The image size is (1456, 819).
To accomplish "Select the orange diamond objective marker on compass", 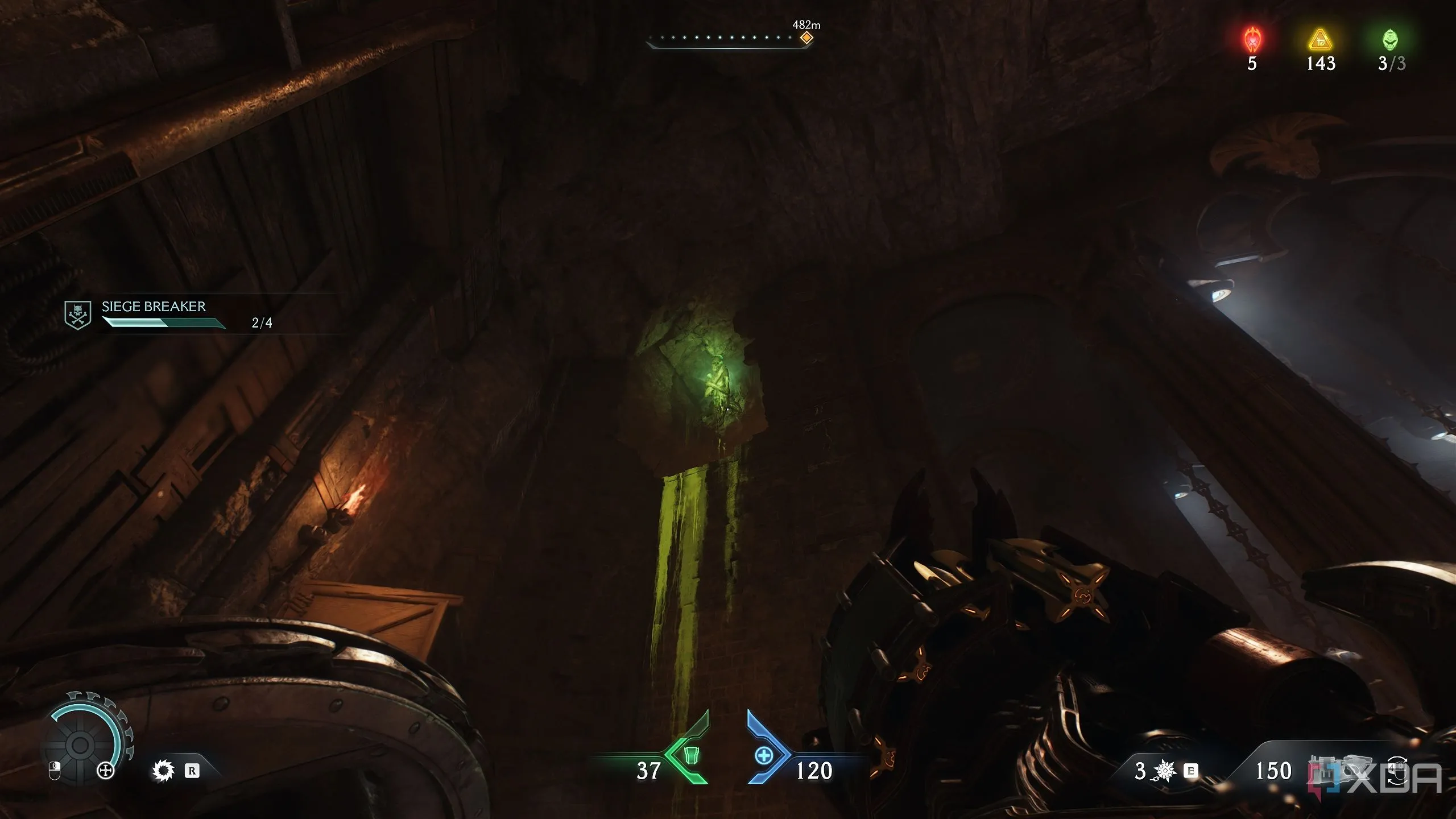I will (806, 38).
